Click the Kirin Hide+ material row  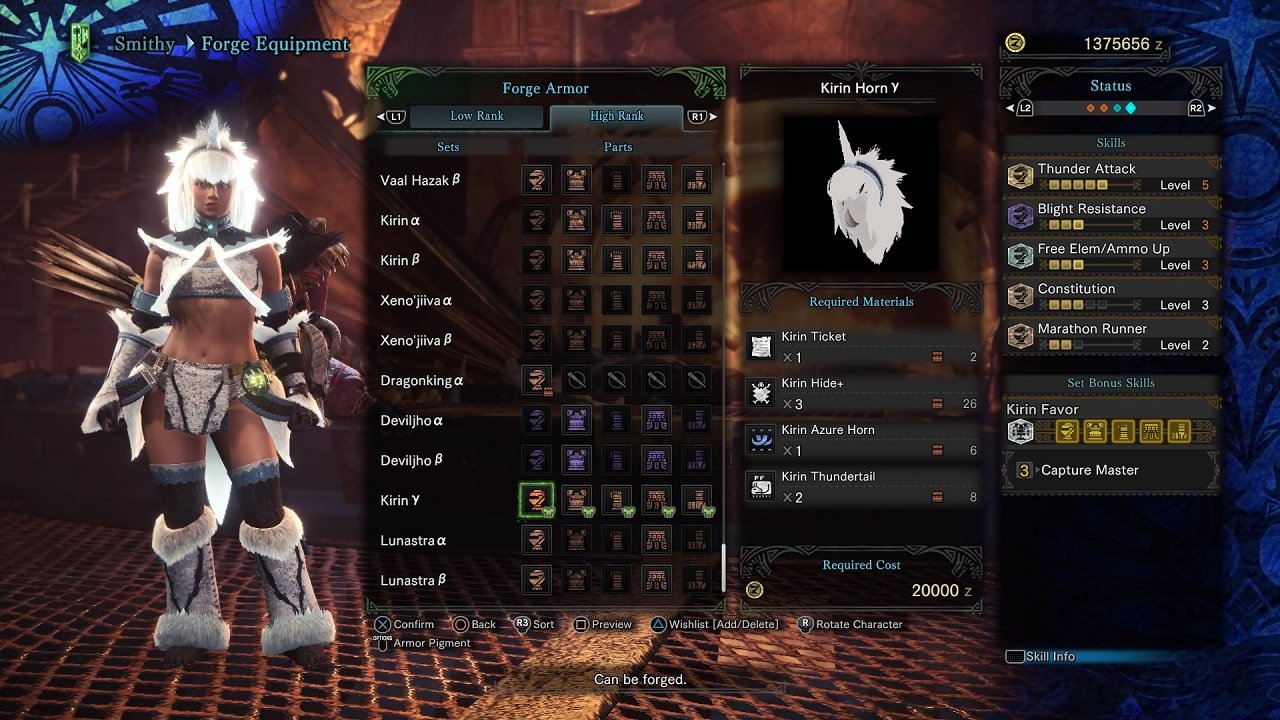point(861,394)
